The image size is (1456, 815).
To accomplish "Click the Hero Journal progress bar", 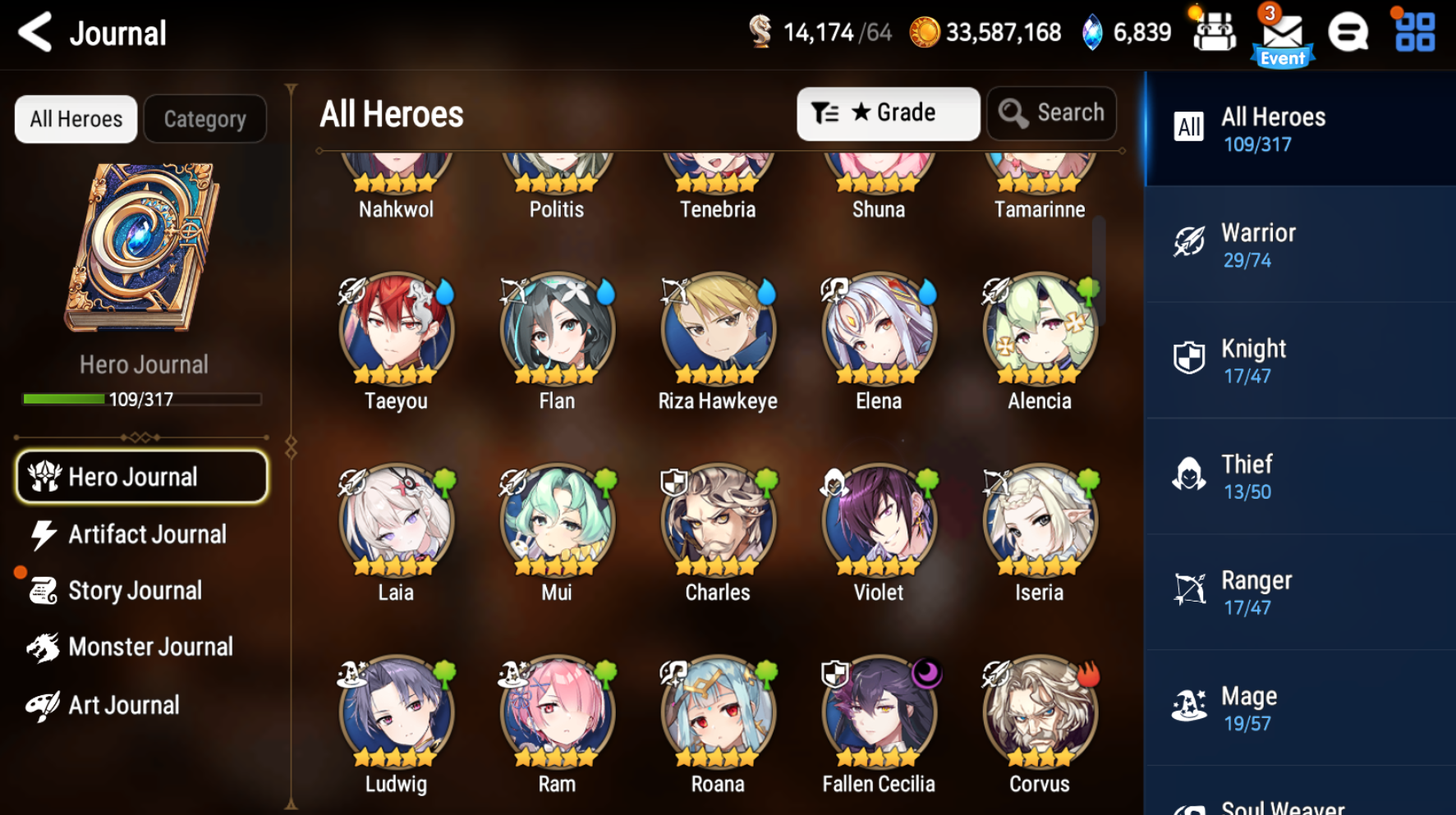I will click(x=141, y=401).
